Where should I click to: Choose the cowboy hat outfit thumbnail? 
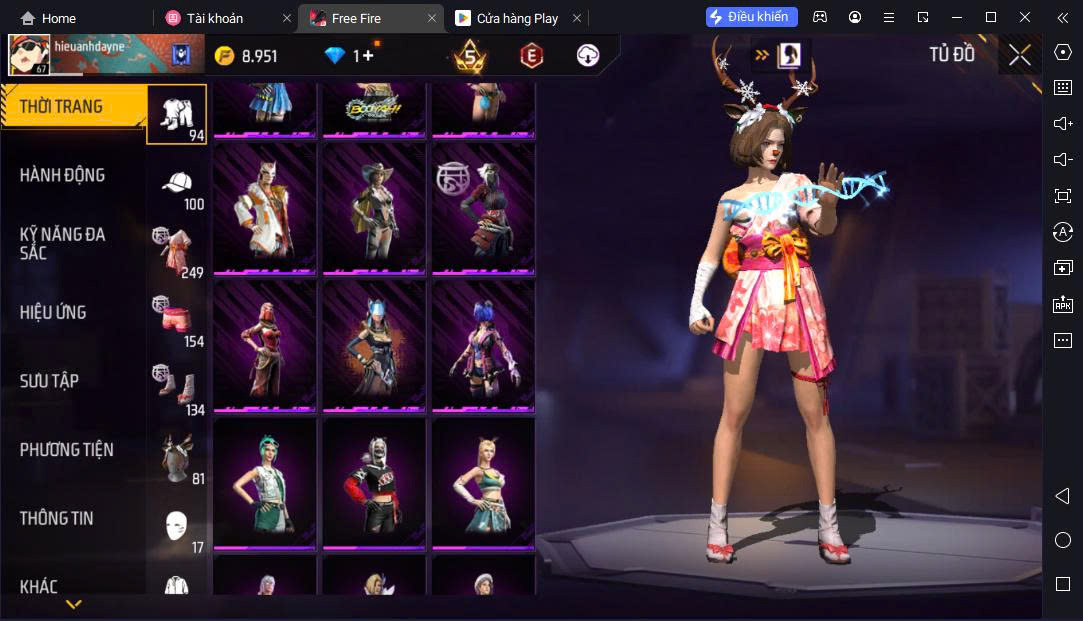tap(375, 208)
